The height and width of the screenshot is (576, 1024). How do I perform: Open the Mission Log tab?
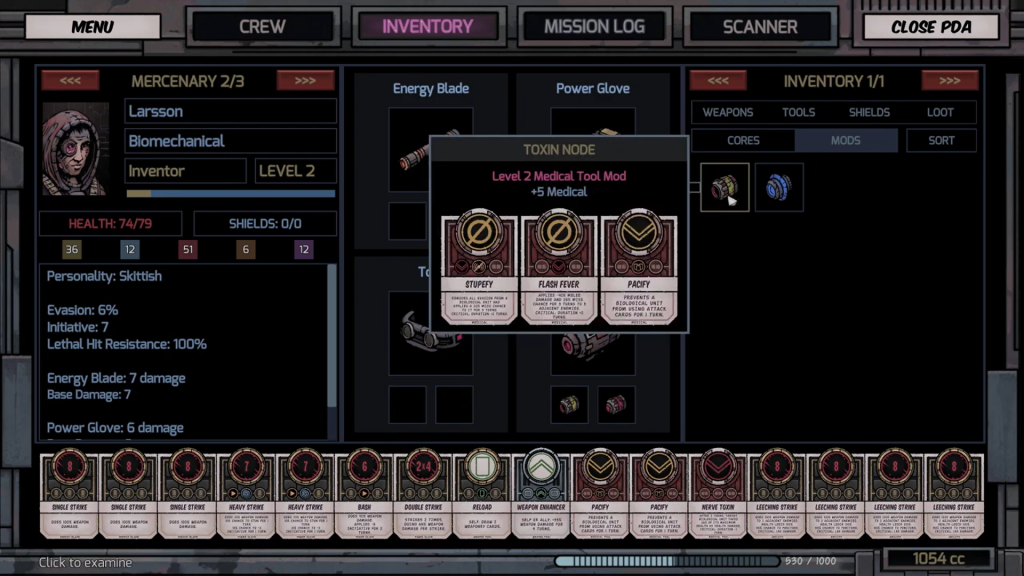(x=593, y=27)
